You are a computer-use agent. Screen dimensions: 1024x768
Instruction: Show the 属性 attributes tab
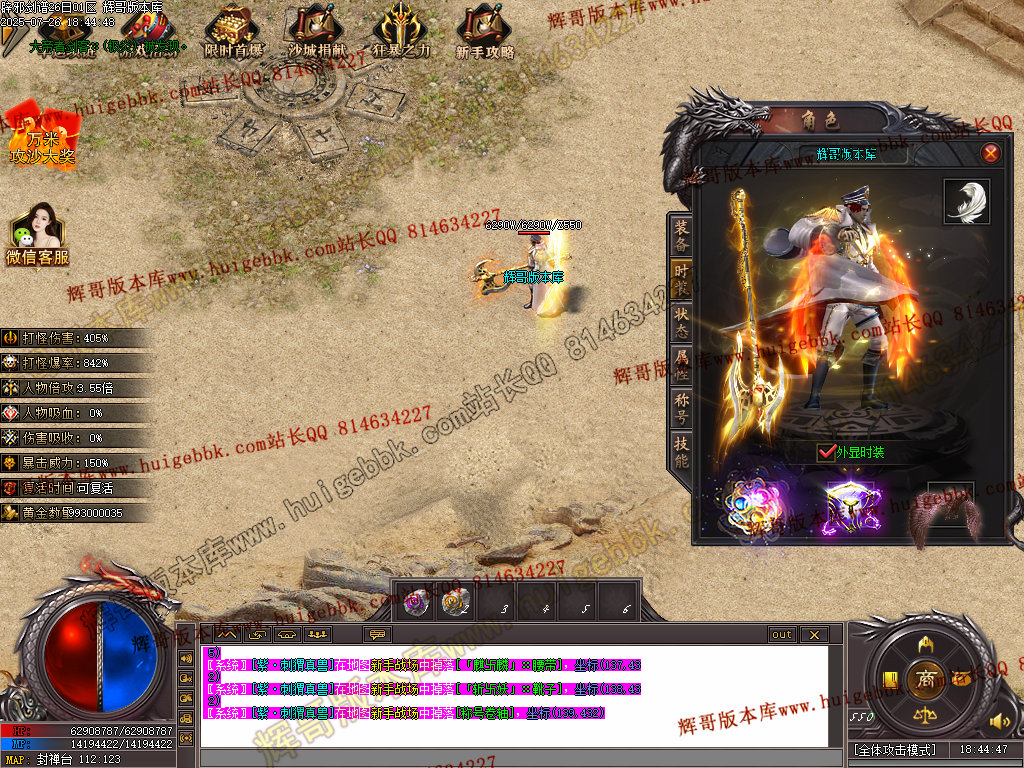point(681,365)
